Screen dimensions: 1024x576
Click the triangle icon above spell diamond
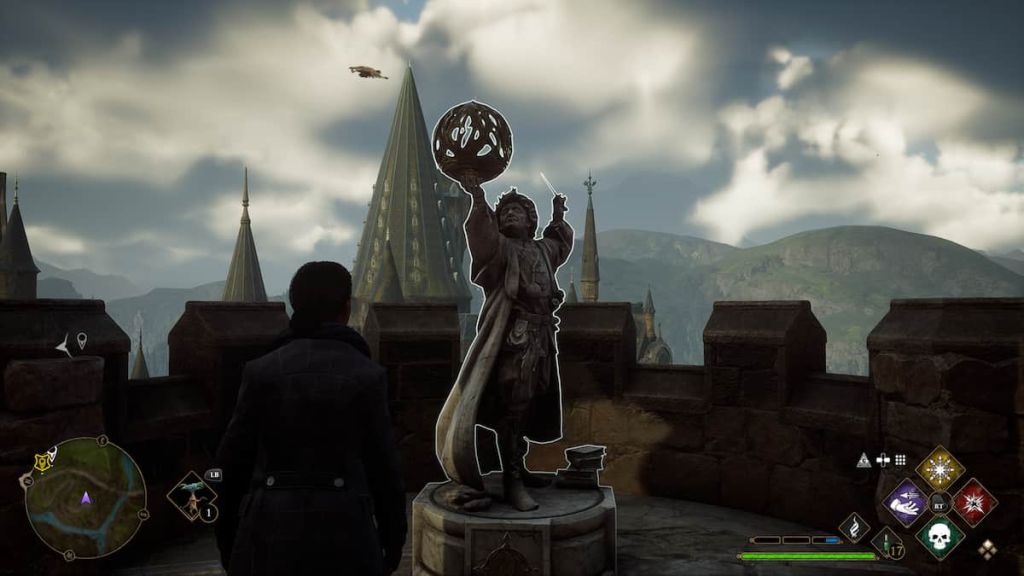point(863,460)
